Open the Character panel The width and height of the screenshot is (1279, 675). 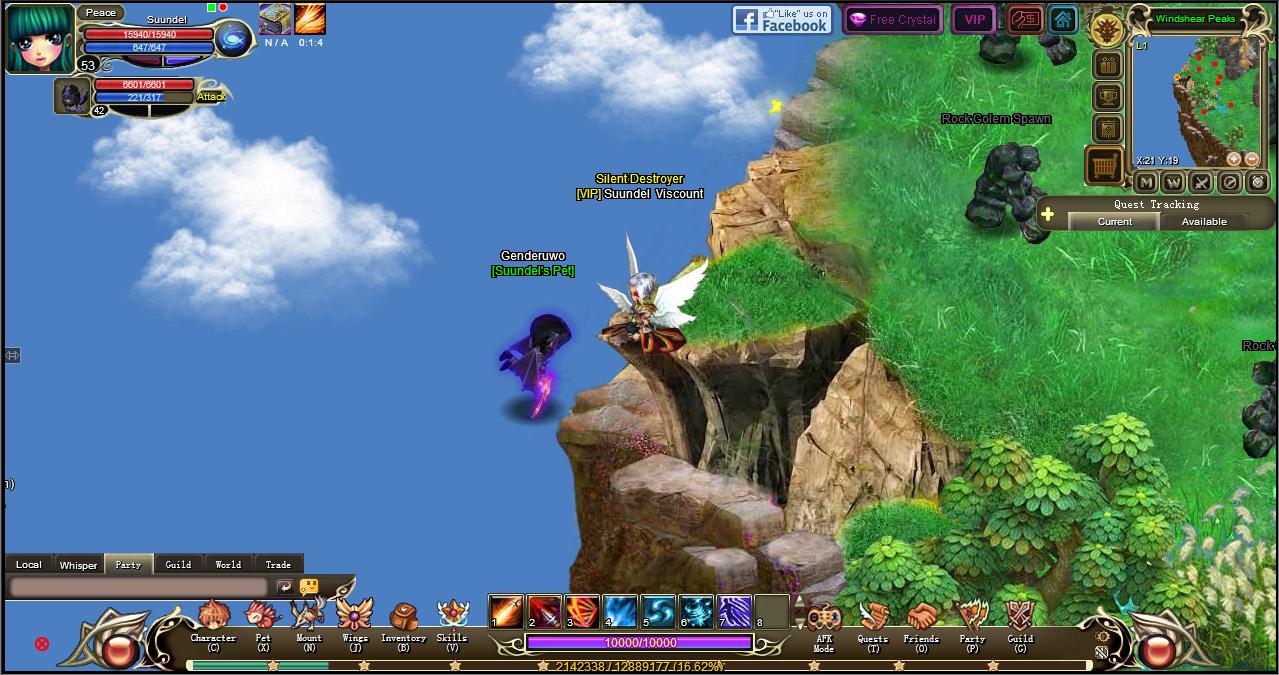[x=213, y=622]
